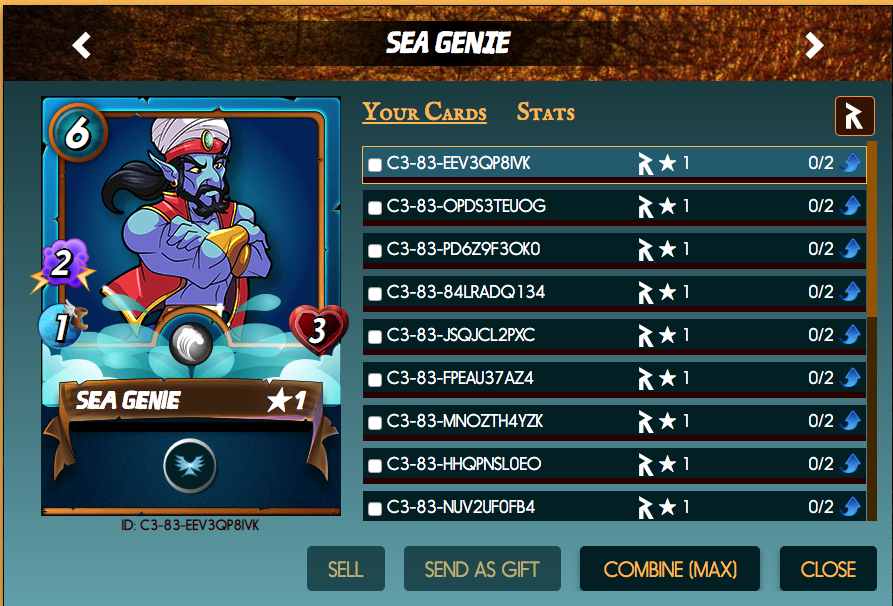
Task: Tick the checkbox for card C3-83-HHQPNSL0EO
Action: pos(375,466)
